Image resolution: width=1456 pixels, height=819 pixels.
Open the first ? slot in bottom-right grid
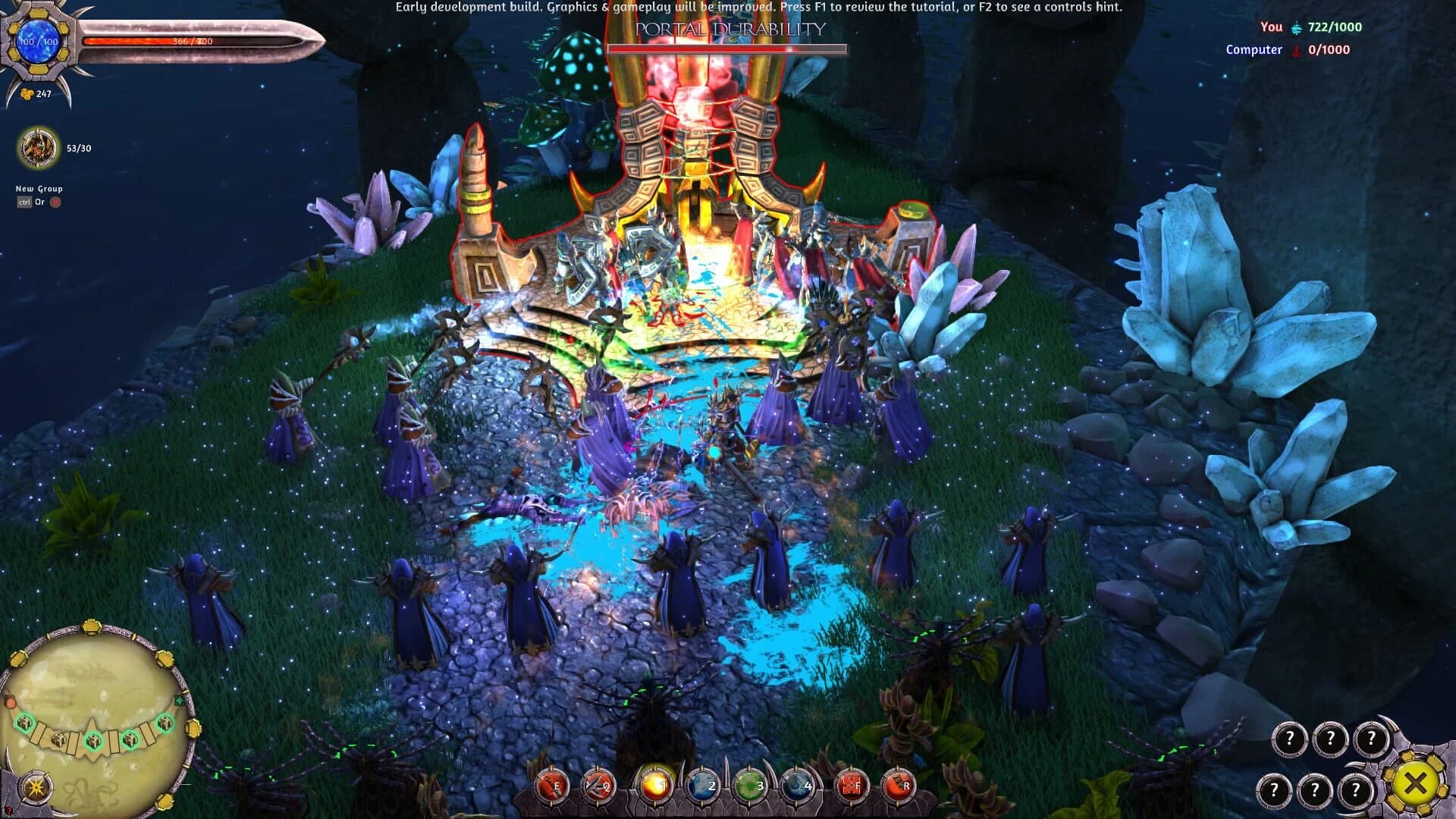click(1290, 738)
